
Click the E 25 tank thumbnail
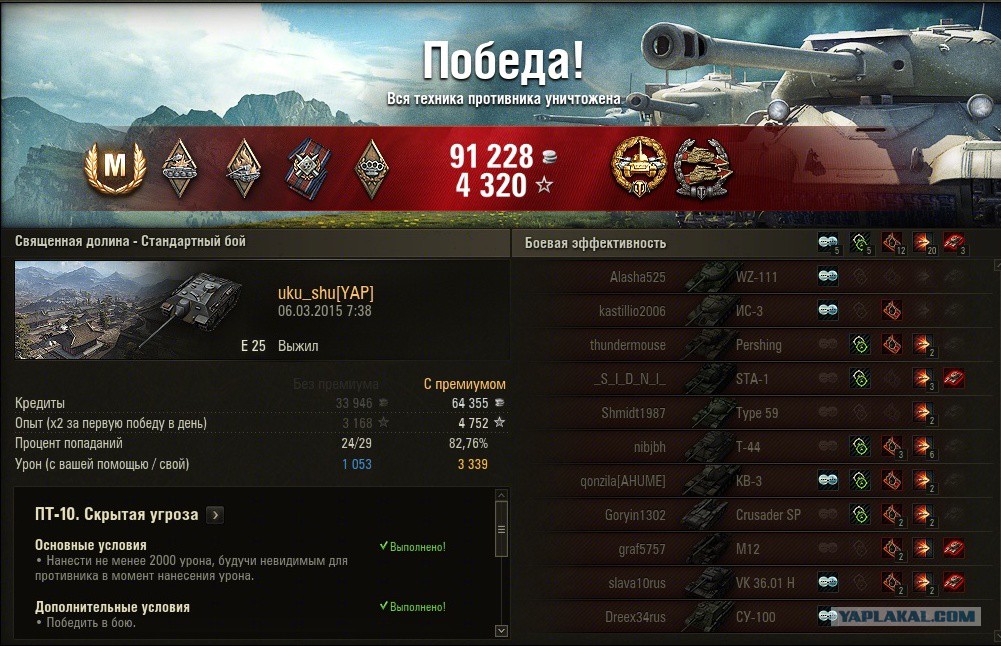click(x=129, y=310)
